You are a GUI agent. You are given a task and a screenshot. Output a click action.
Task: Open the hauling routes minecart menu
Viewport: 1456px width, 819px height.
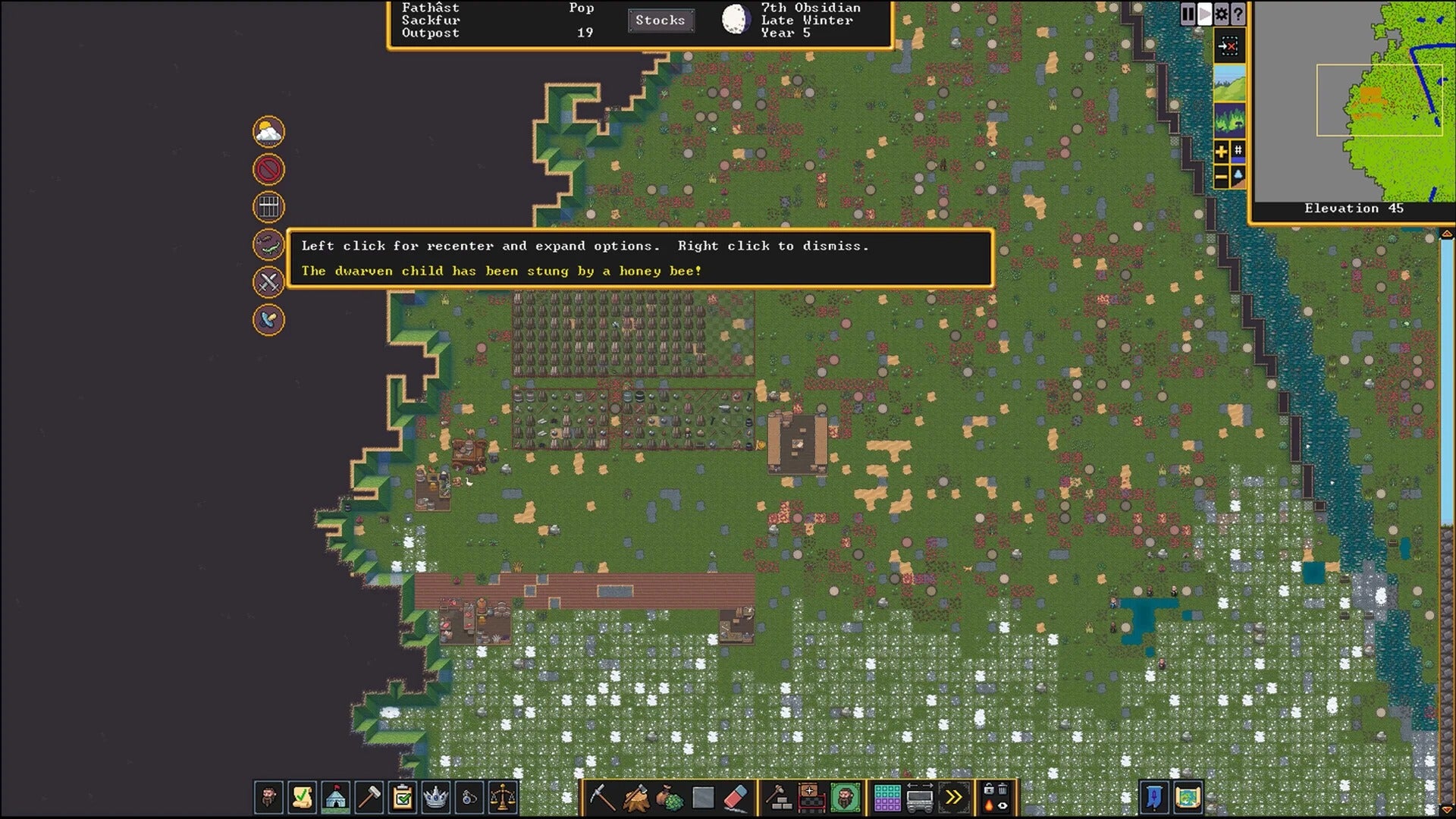click(x=920, y=798)
